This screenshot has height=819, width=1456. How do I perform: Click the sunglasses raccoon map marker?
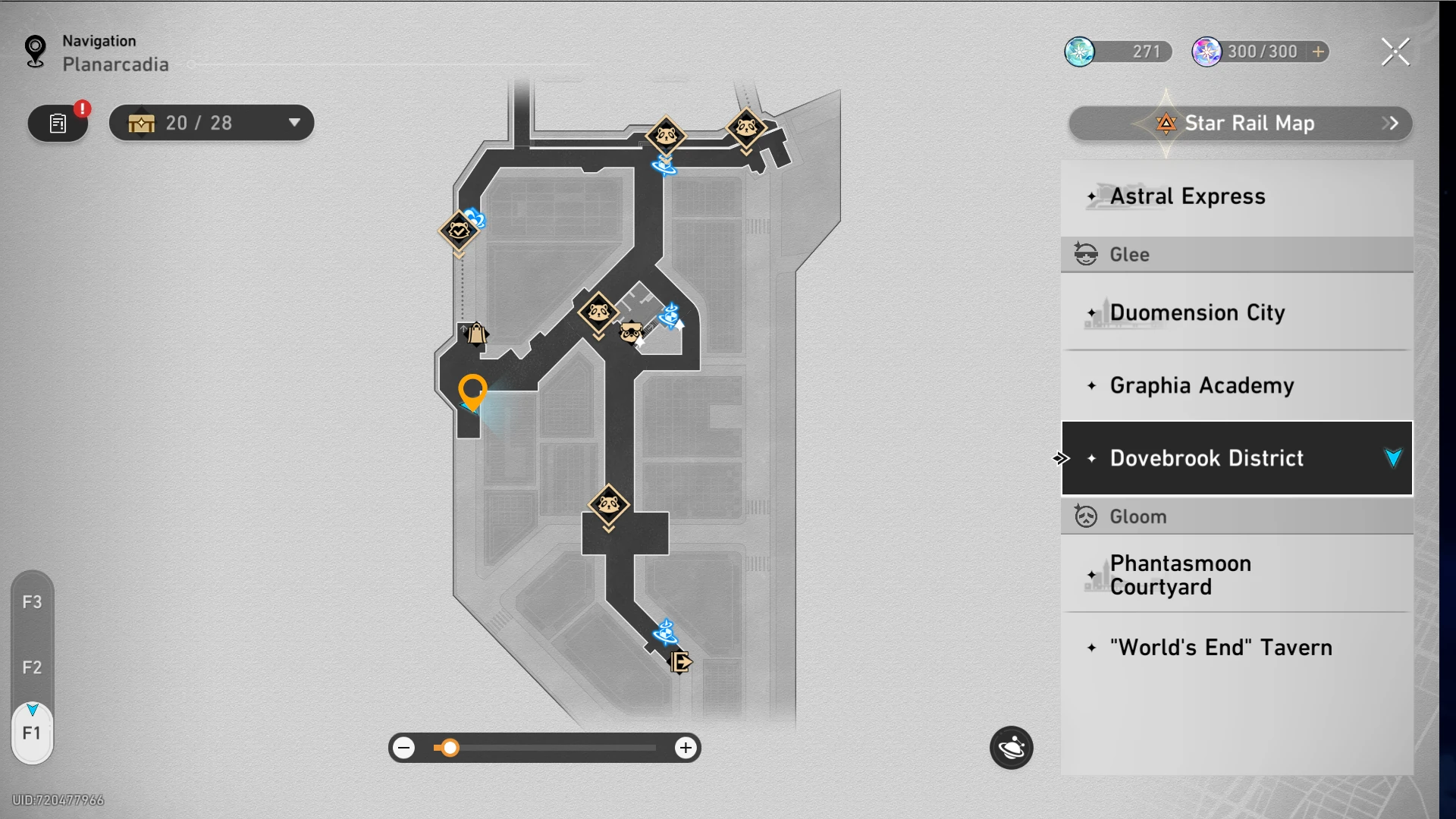click(x=631, y=331)
